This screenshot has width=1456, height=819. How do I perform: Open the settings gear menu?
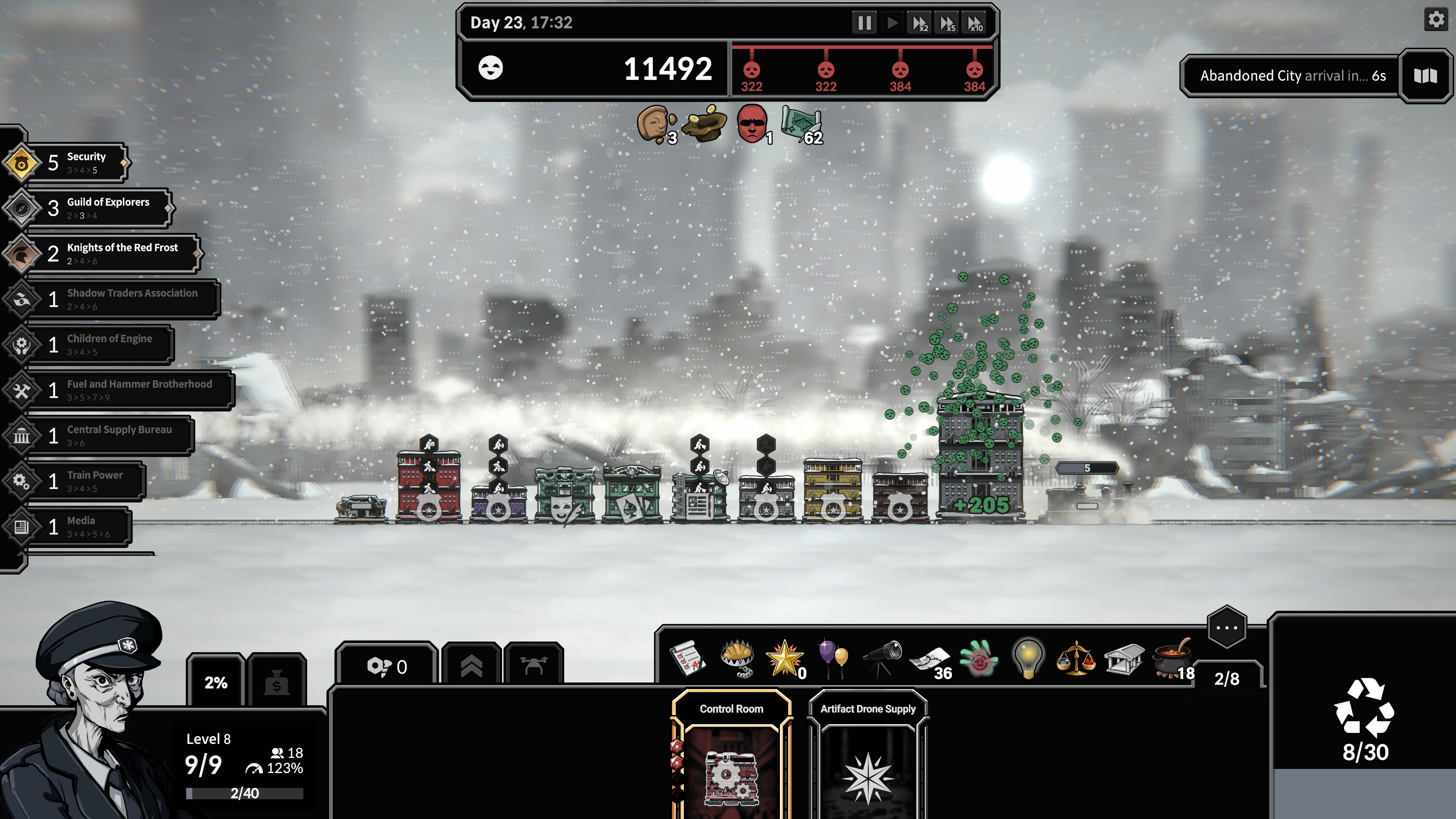[x=1436, y=20]
